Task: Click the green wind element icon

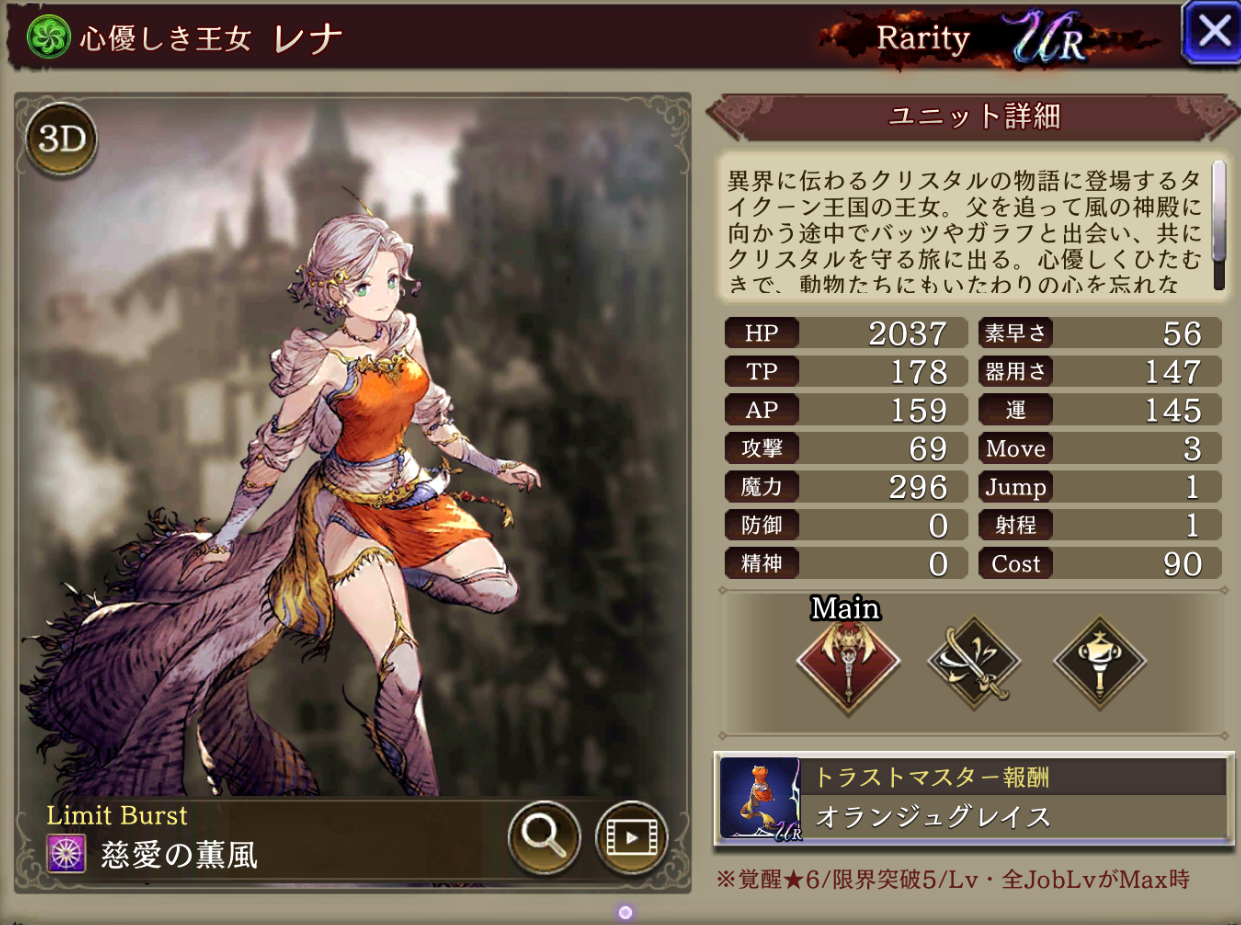Action: (x=46, y=36)
